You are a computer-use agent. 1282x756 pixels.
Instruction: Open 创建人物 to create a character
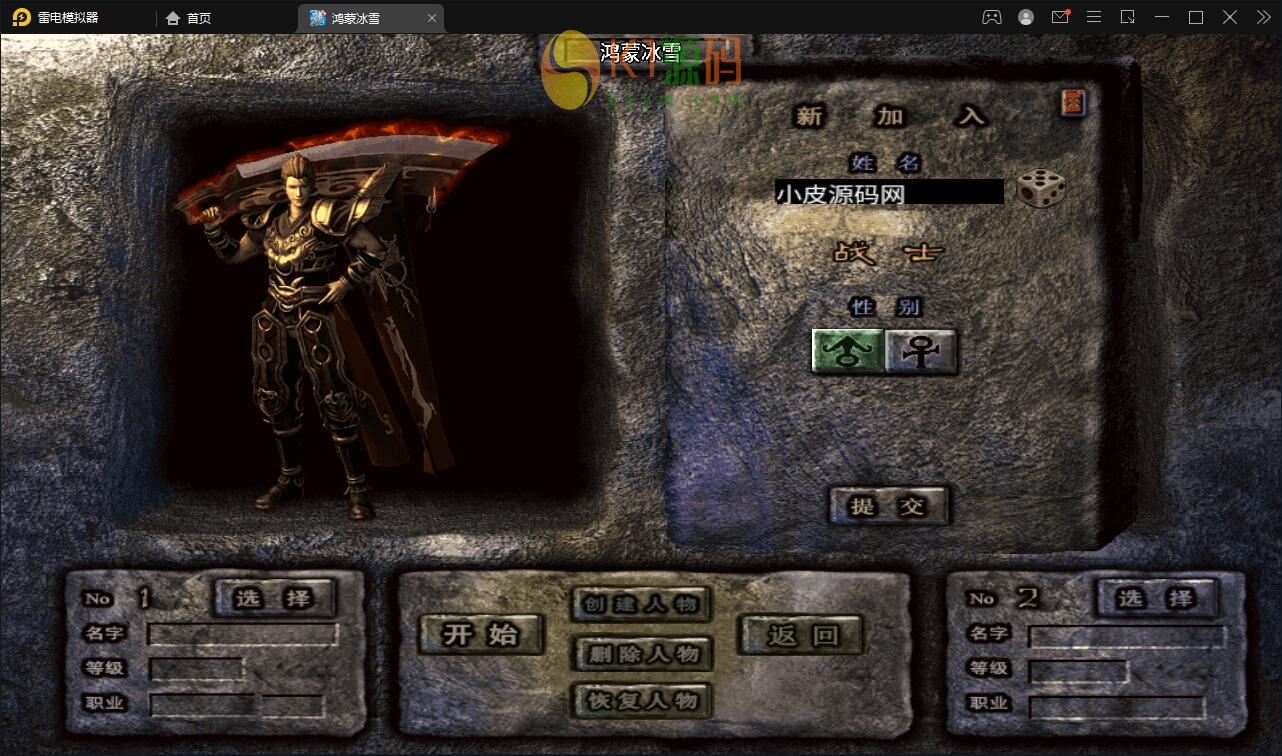(642, 604)
